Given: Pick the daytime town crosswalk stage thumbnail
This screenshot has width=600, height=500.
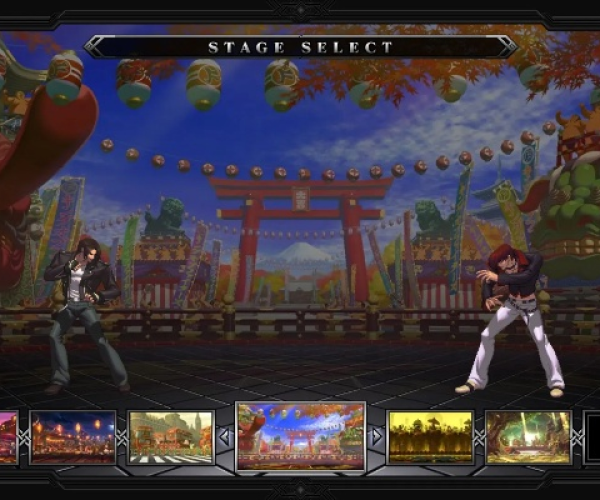Looking at the screenshot, I should click(170, 437).
